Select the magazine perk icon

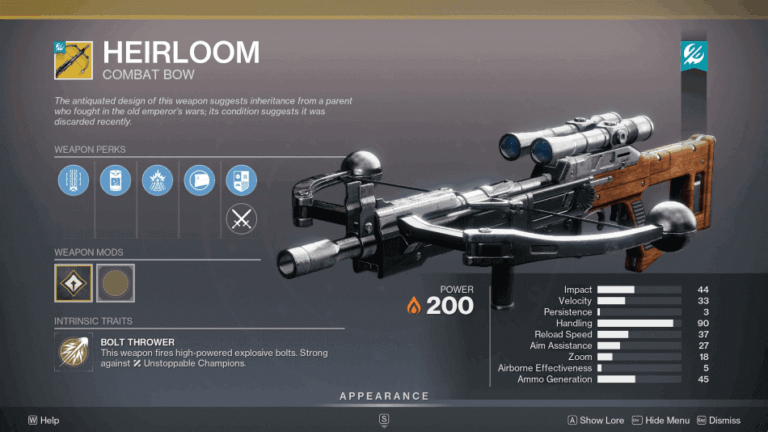point(114,182)
